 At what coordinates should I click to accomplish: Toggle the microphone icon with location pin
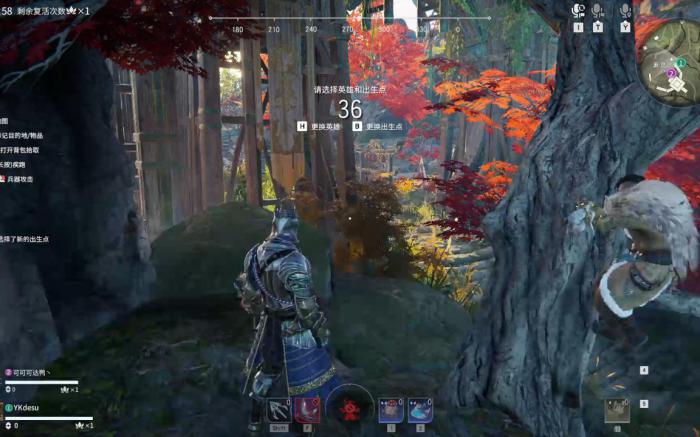click(x=625, y=11)
